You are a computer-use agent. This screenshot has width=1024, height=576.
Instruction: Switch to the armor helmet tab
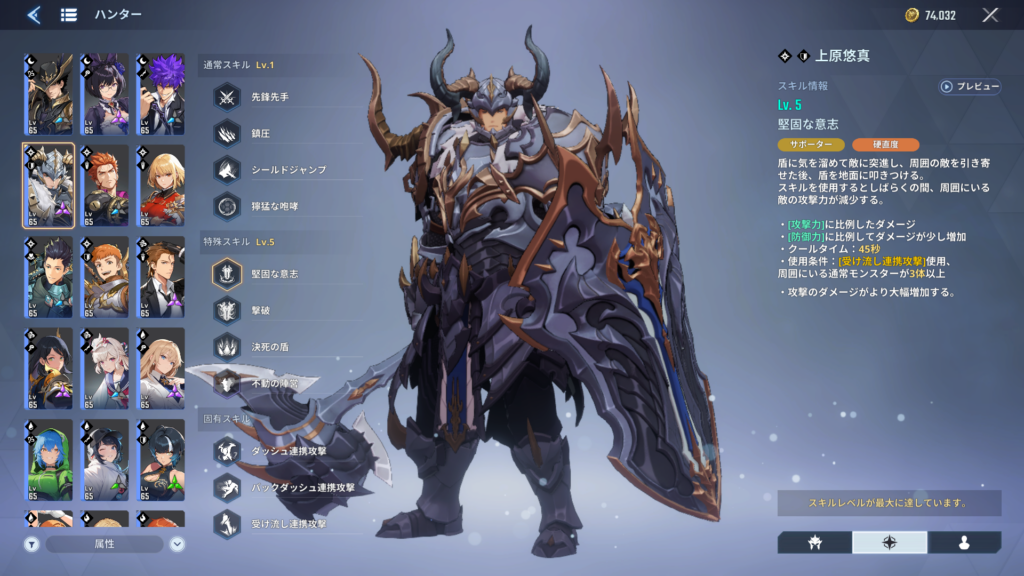815,542
